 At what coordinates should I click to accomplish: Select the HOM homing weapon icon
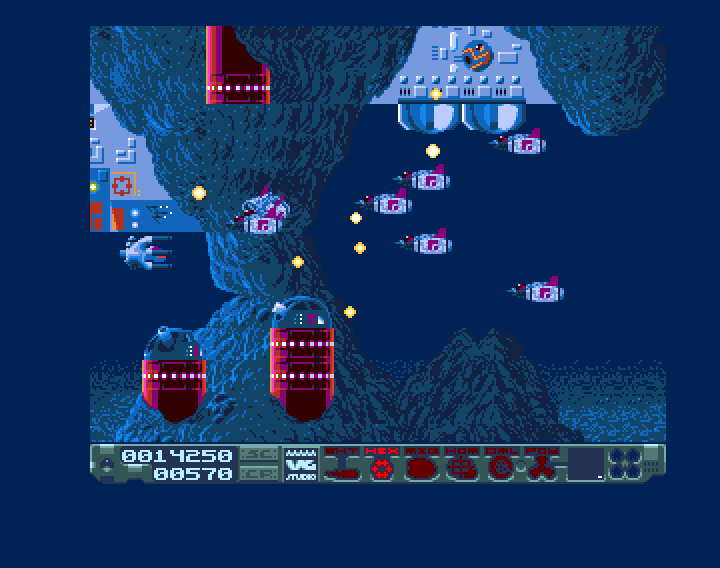click(x=460, y=466)
